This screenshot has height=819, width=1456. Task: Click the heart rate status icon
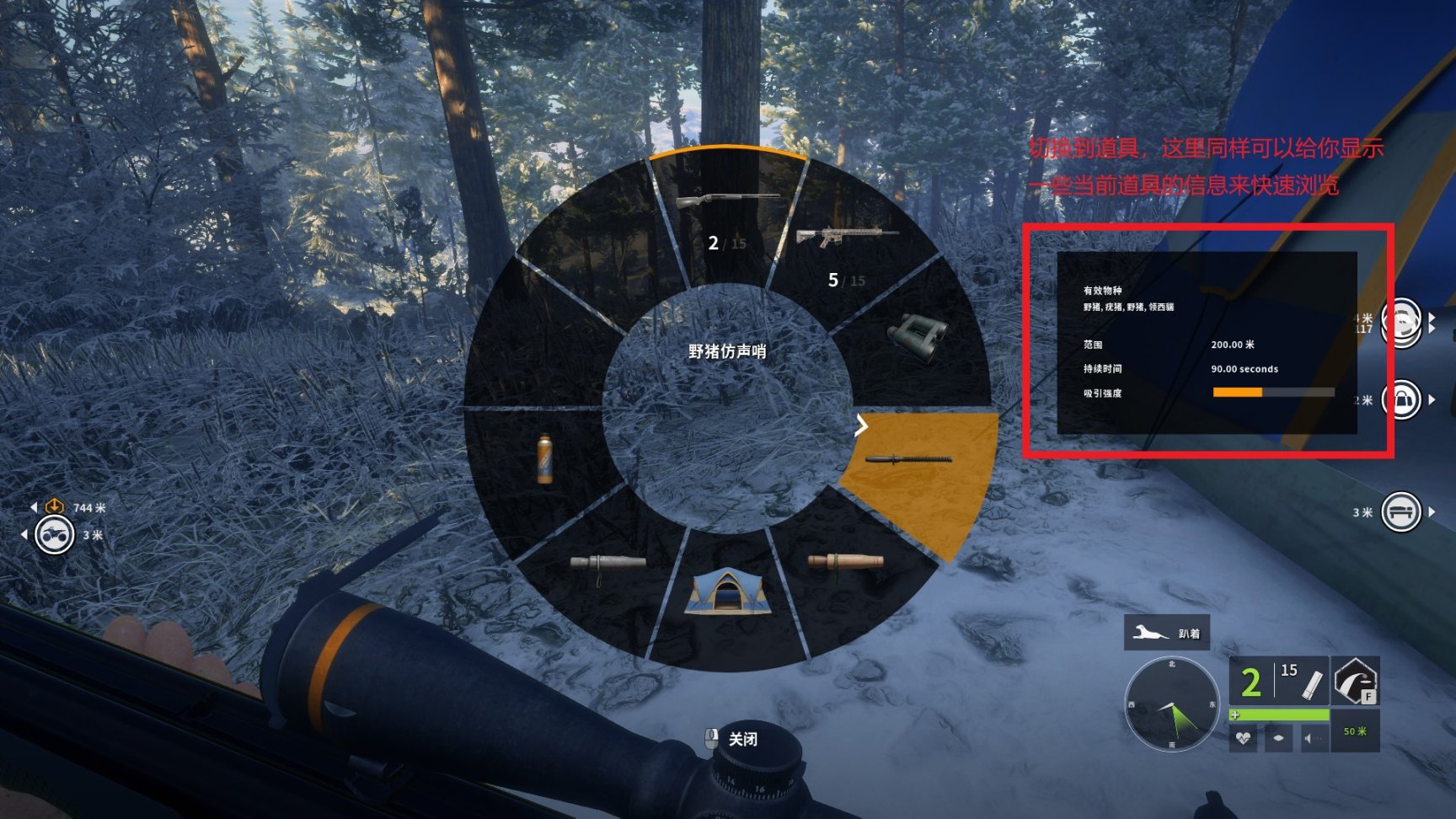tap(1243, 738)
